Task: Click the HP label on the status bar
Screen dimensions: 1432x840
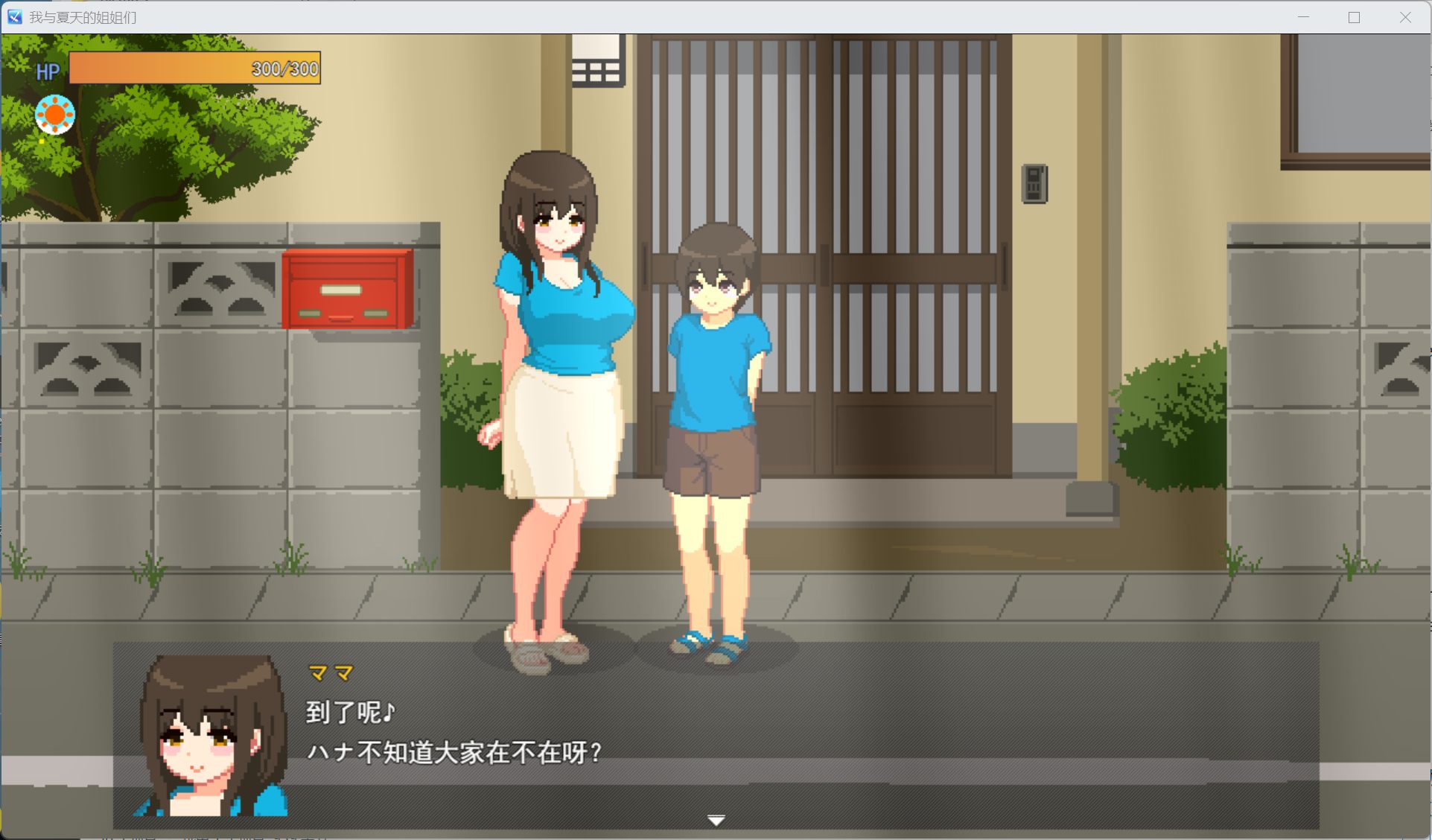Action: pos(47,71)
